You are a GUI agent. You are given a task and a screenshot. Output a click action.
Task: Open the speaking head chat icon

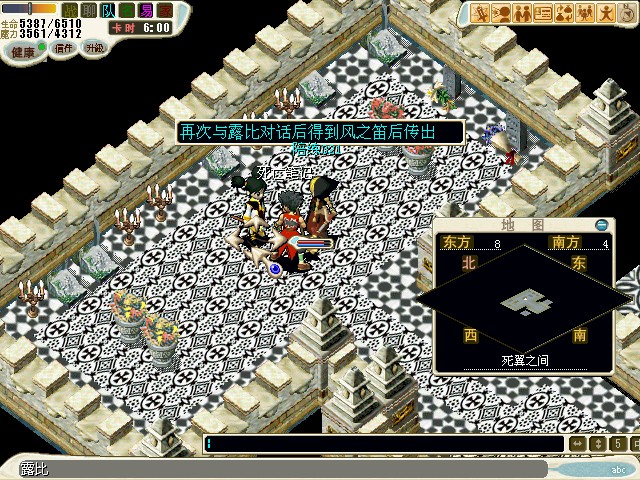[x=503, y=13]
